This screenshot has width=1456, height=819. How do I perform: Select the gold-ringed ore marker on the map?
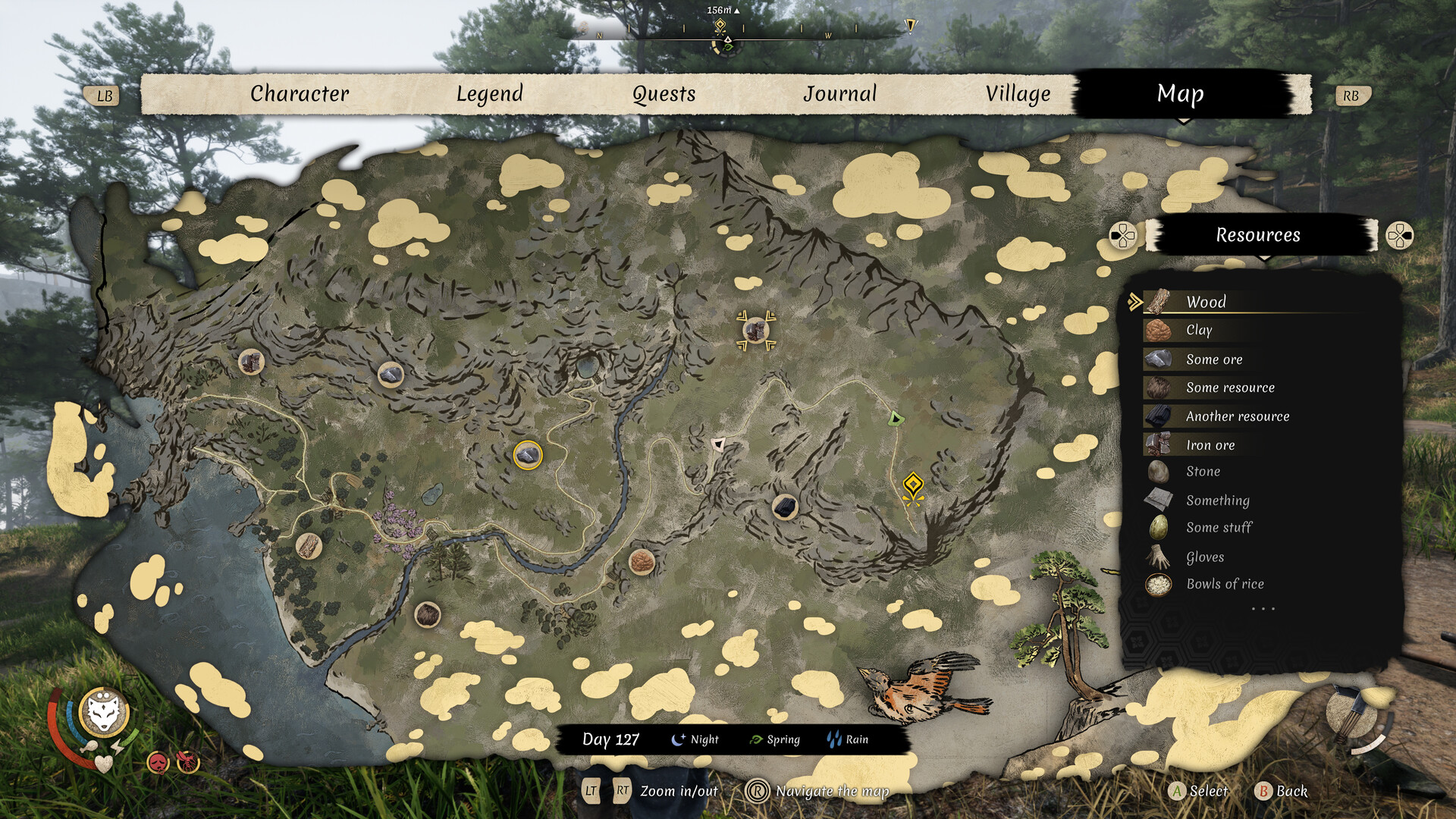click(528, 455)
